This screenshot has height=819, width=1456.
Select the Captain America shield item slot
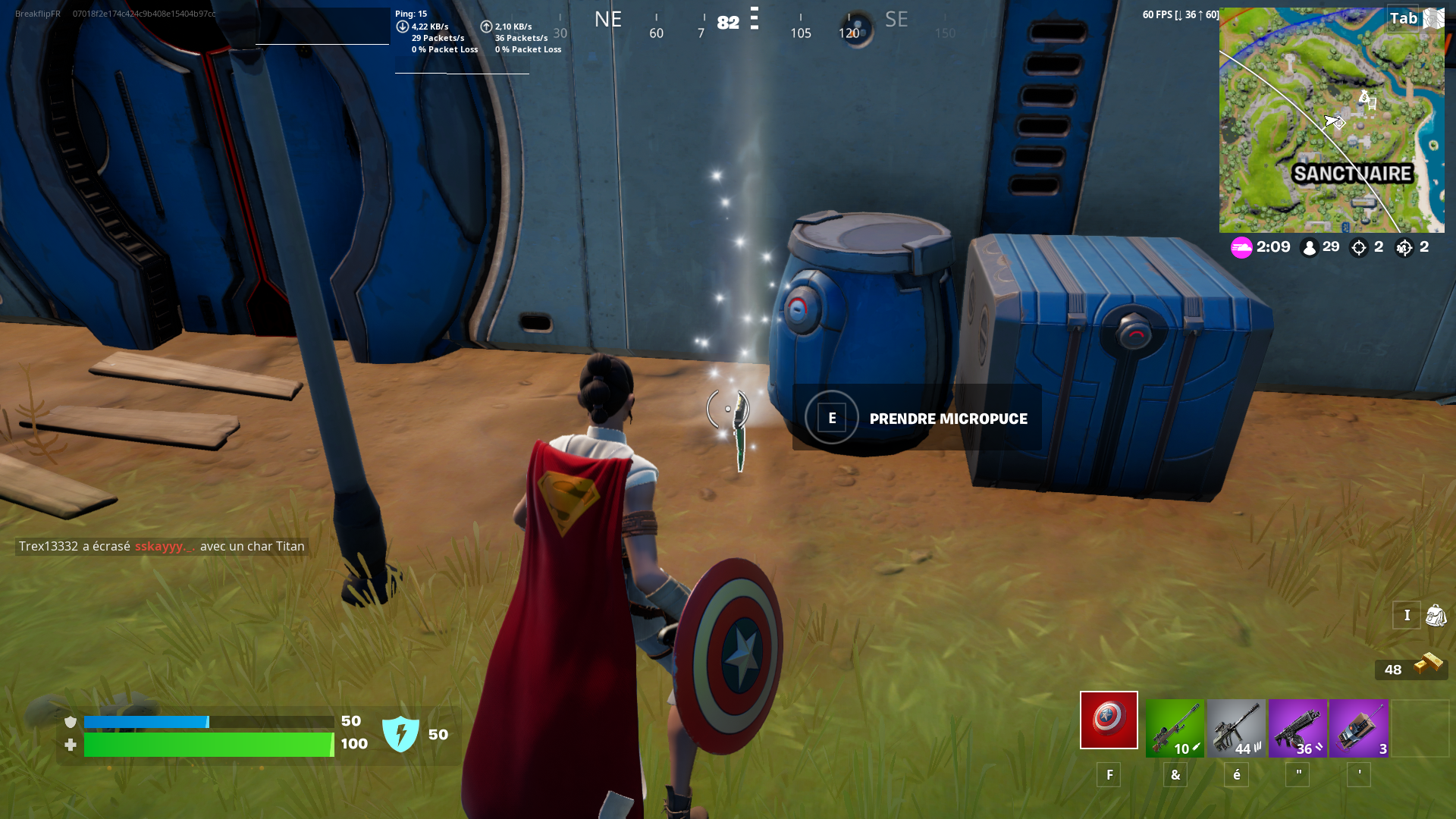1109,720
